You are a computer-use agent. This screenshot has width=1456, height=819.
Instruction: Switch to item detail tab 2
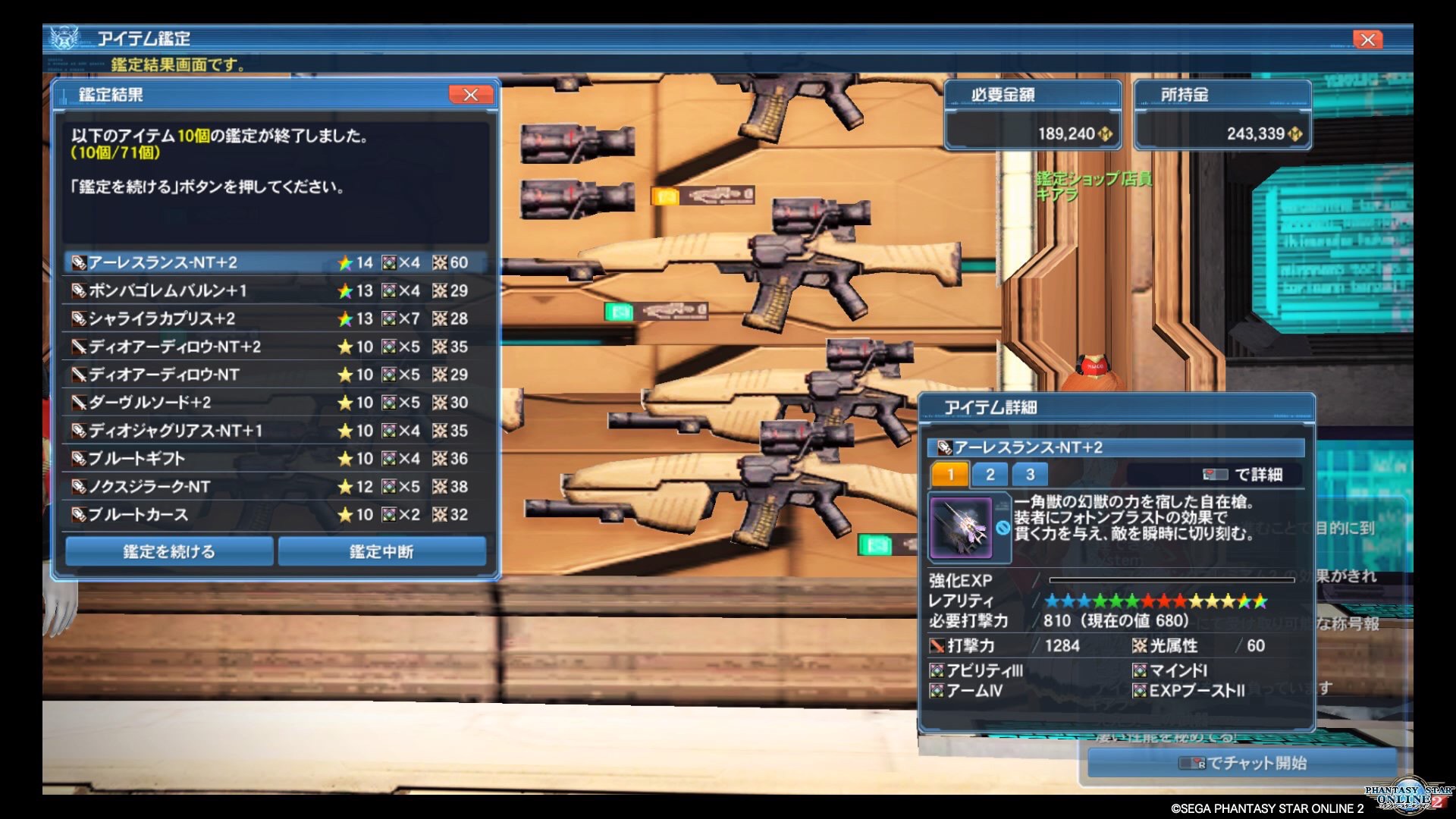click(x=990, y=475)
